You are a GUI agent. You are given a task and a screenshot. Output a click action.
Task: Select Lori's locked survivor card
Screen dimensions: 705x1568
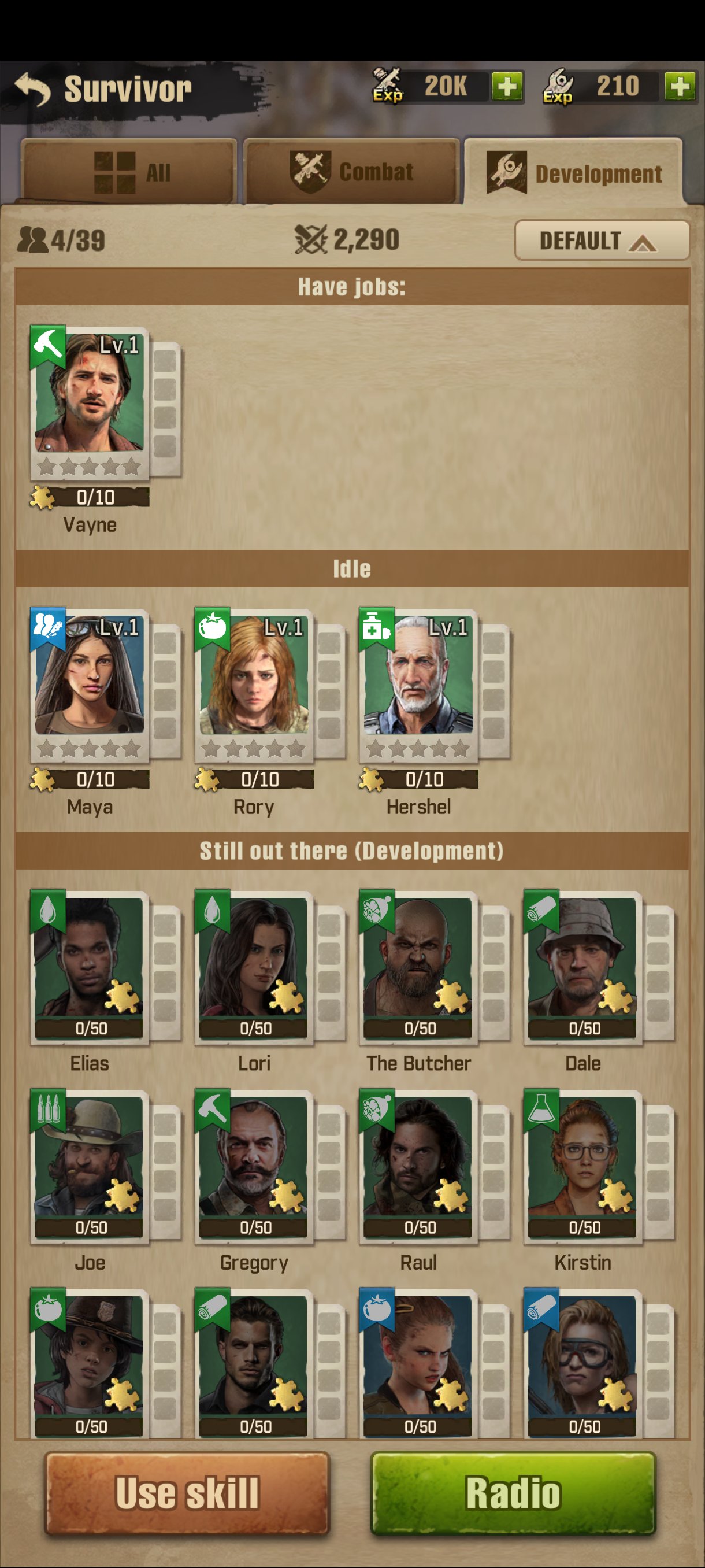(x=254, y=967)
